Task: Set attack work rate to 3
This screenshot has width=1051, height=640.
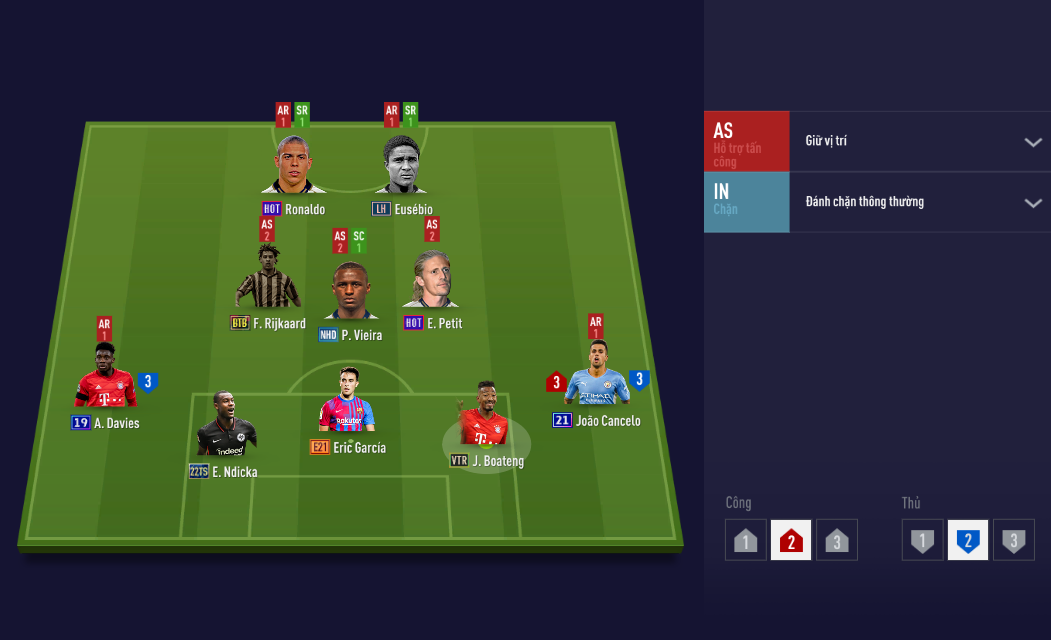Action: pos(837,541)
